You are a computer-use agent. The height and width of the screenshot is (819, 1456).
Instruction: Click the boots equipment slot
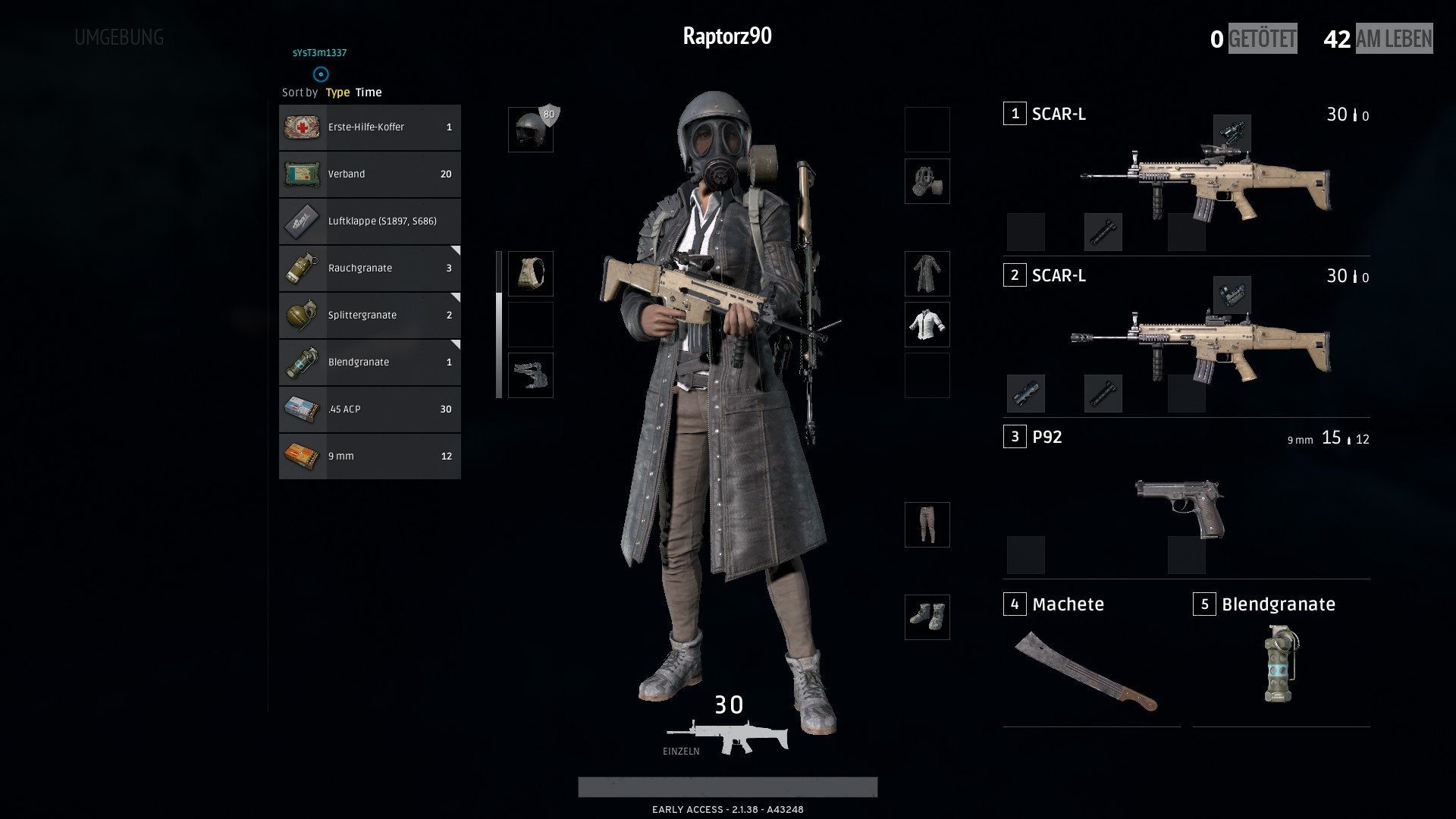pos(926,617)
